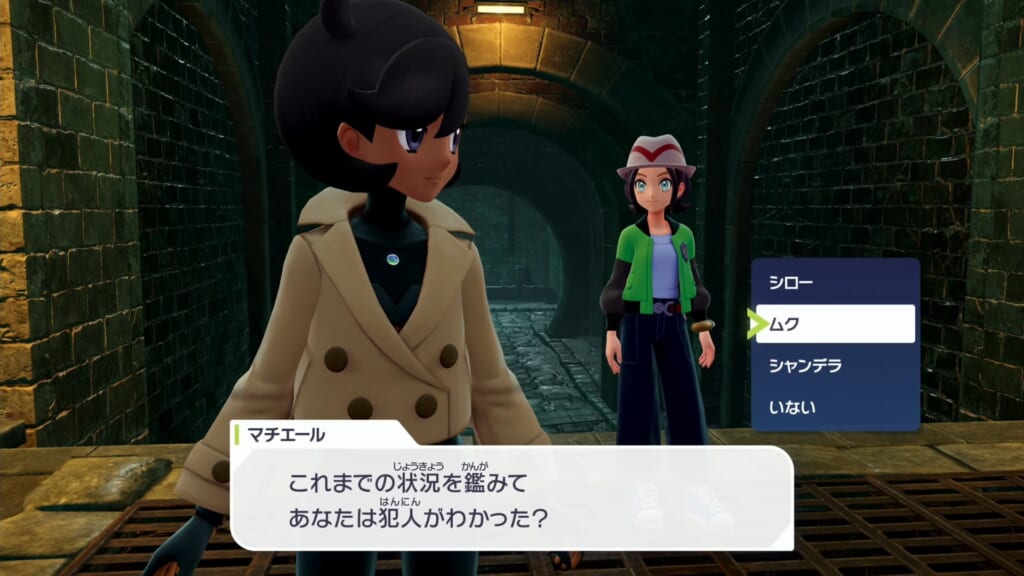Answer いない in the choice list
Viewport: 1024px width, 576px height.
click(834, 407)
